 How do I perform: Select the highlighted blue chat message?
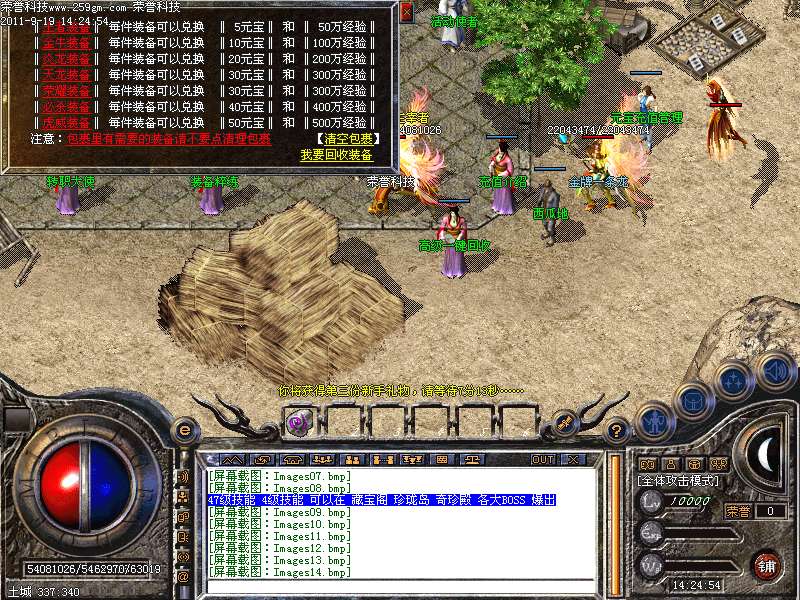381,500
